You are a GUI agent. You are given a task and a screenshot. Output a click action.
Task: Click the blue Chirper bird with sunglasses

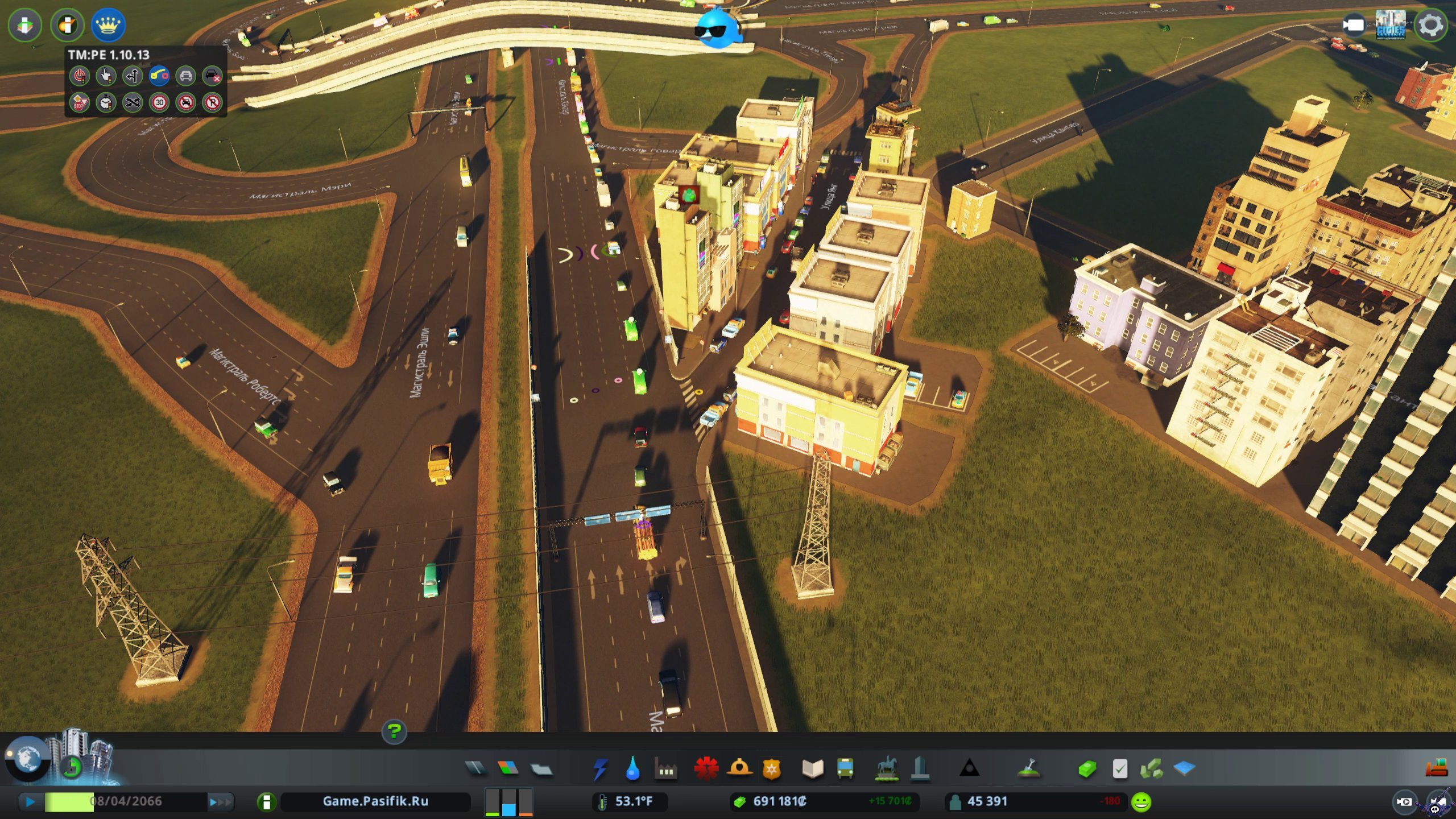(718, 28)
